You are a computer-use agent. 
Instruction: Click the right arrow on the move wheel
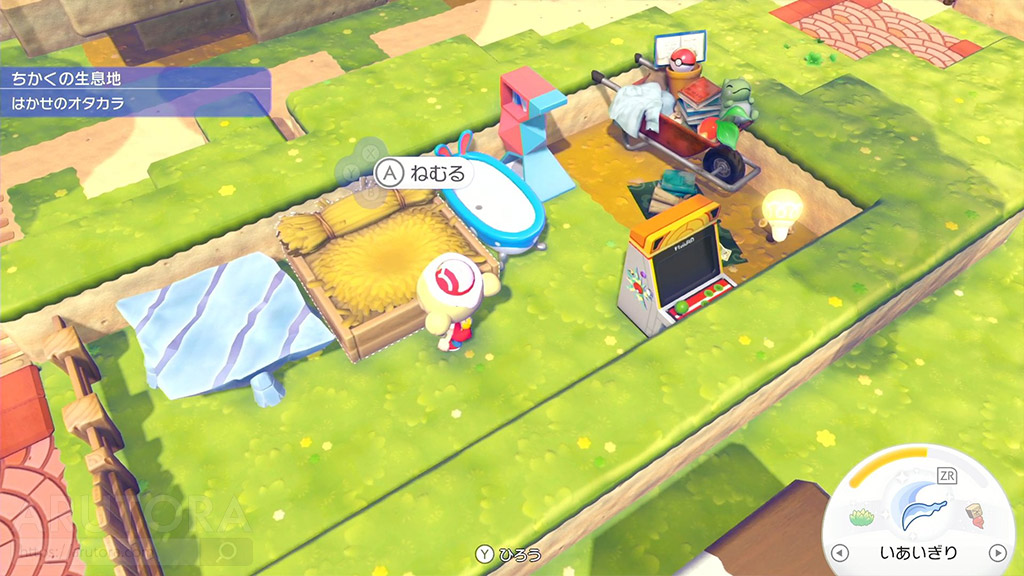997,553
